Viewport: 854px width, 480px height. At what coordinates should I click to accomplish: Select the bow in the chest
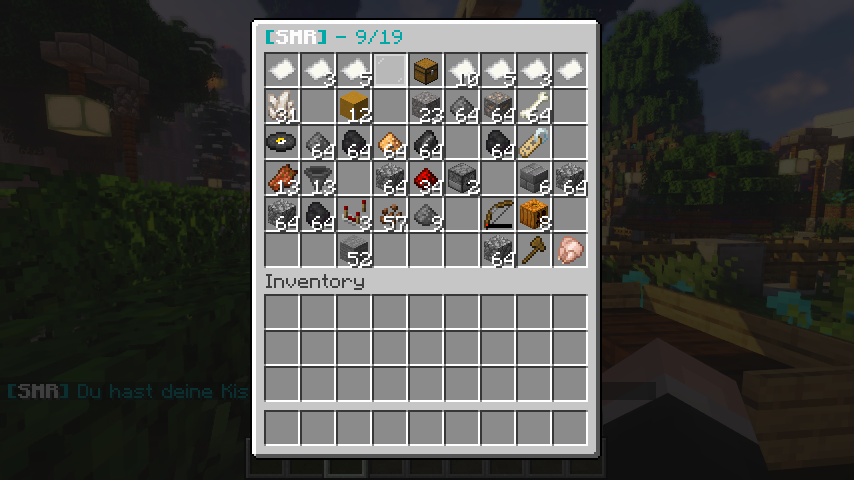click(x=499, y=214)
